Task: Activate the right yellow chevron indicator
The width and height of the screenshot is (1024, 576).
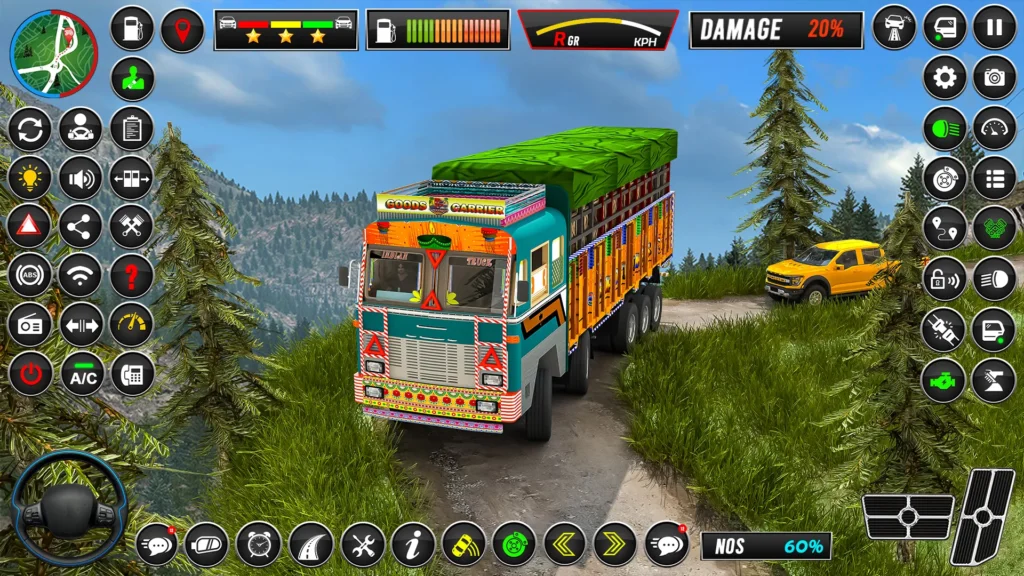Action: click(x=615, y=544)
